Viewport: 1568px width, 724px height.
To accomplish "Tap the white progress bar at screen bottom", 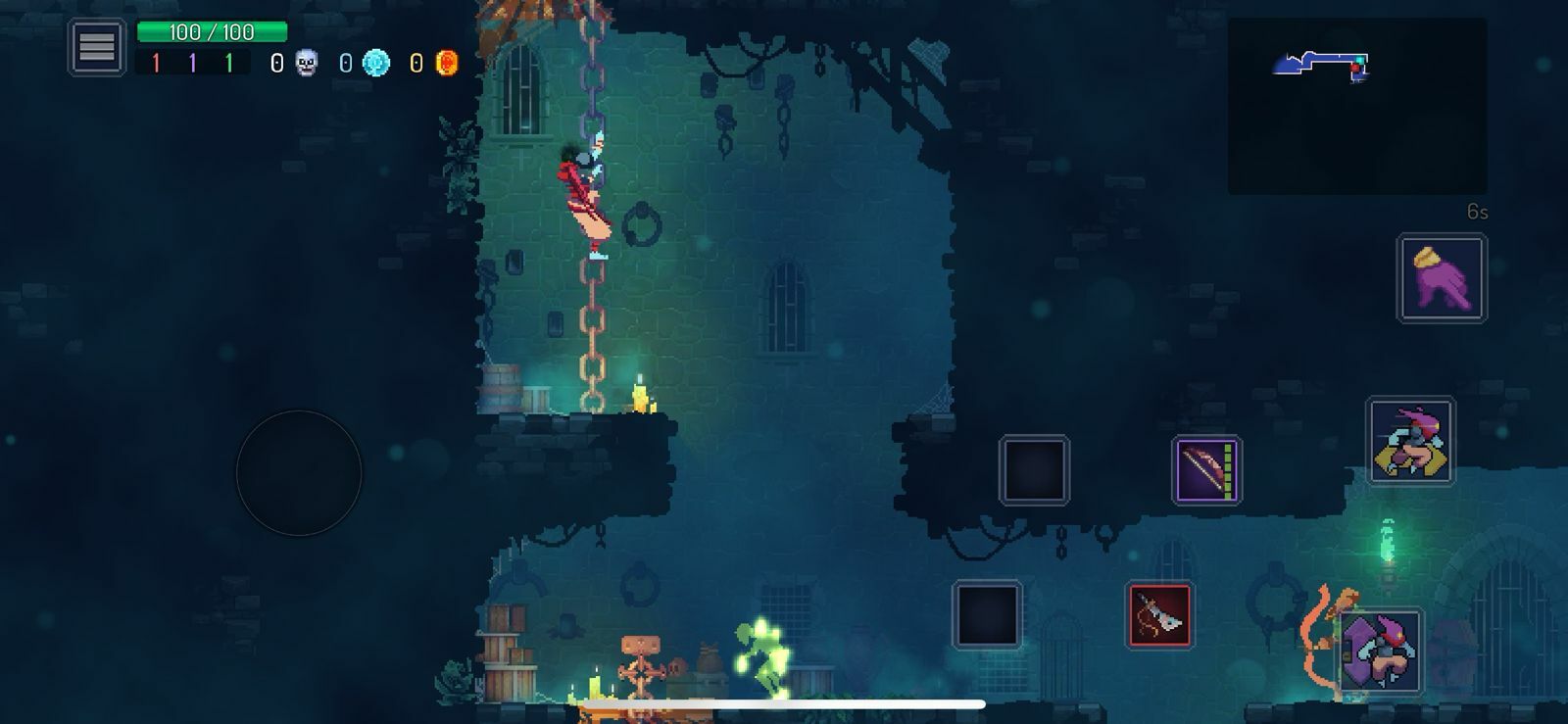I will click(x=784, y=702).
